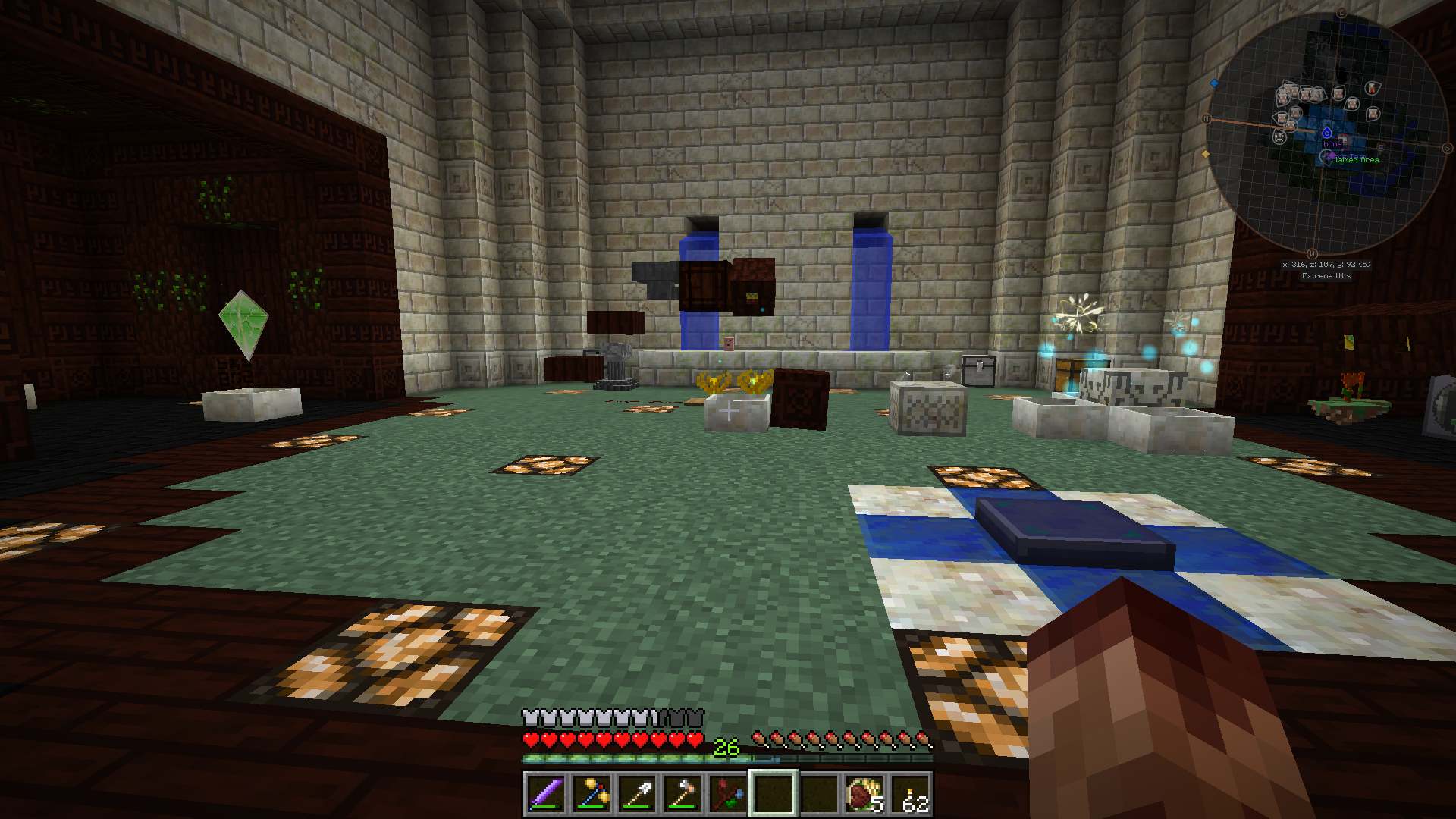Choose the torch stack of 62
This screenshot has height=819, width=1456.
tap(909, 794)
